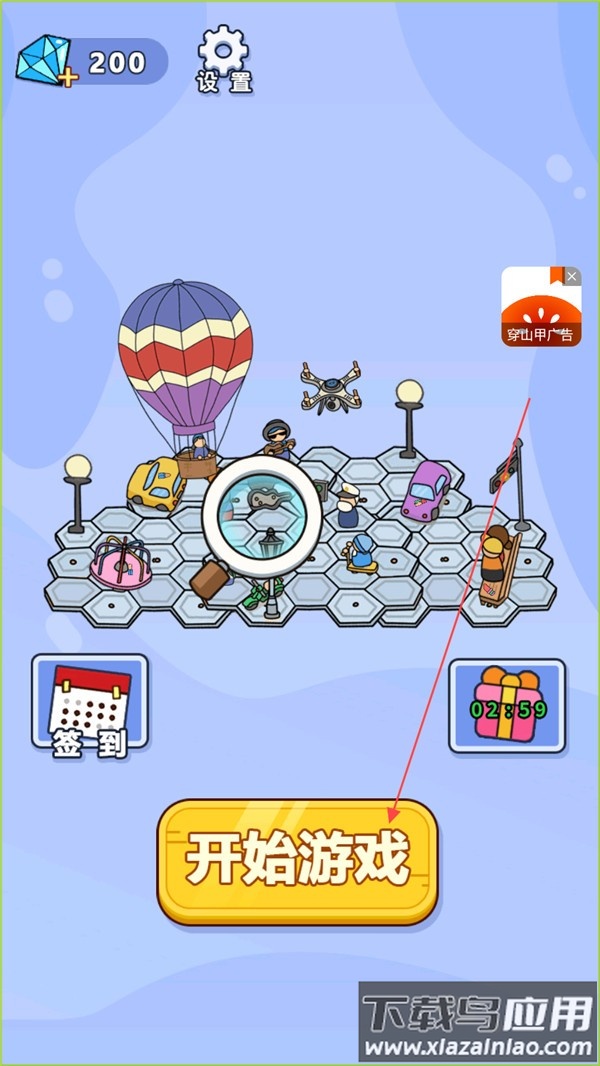Start the game with 开始游戏 button
This screenshot has height=1066, width=600.
tap(298, 859)
